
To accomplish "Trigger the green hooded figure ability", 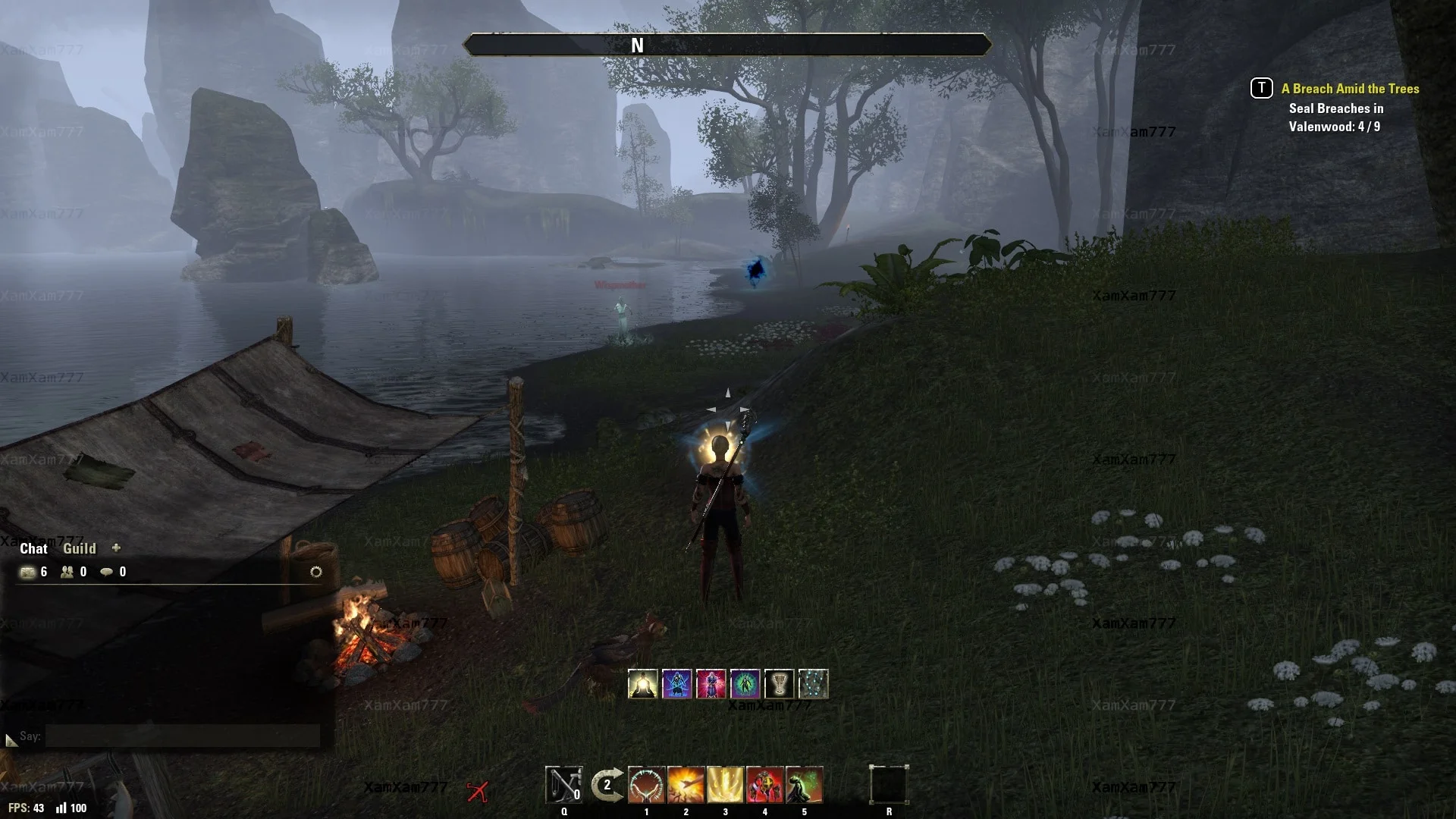I will coord(805,784).
